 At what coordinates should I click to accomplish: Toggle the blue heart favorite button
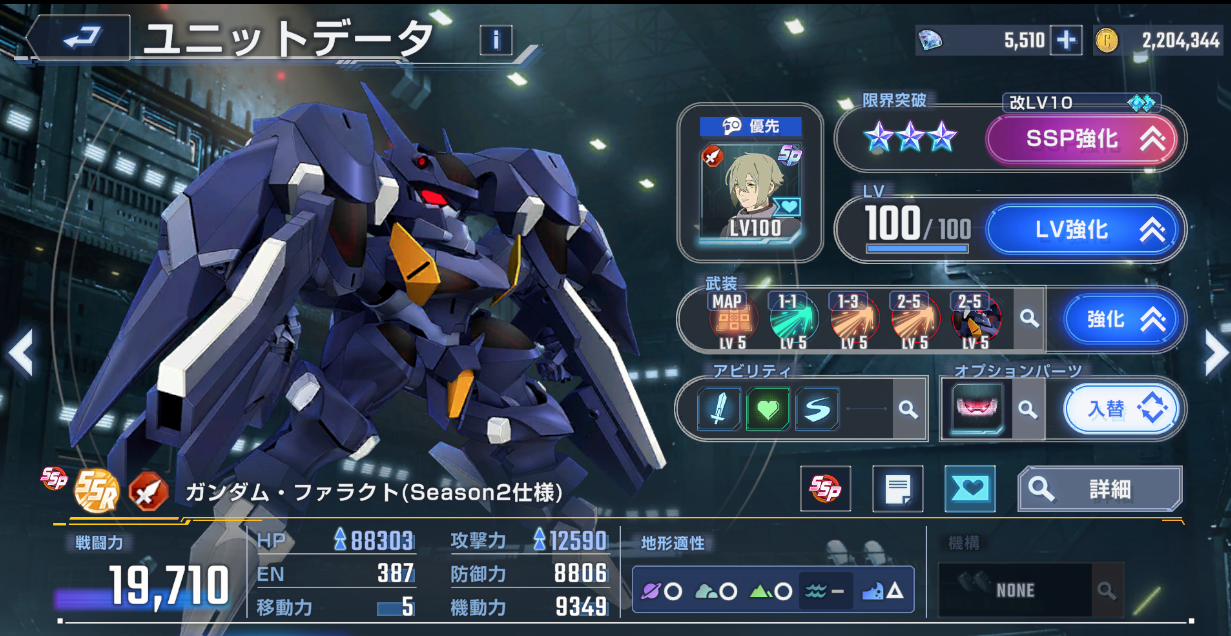tap(969, 489)
